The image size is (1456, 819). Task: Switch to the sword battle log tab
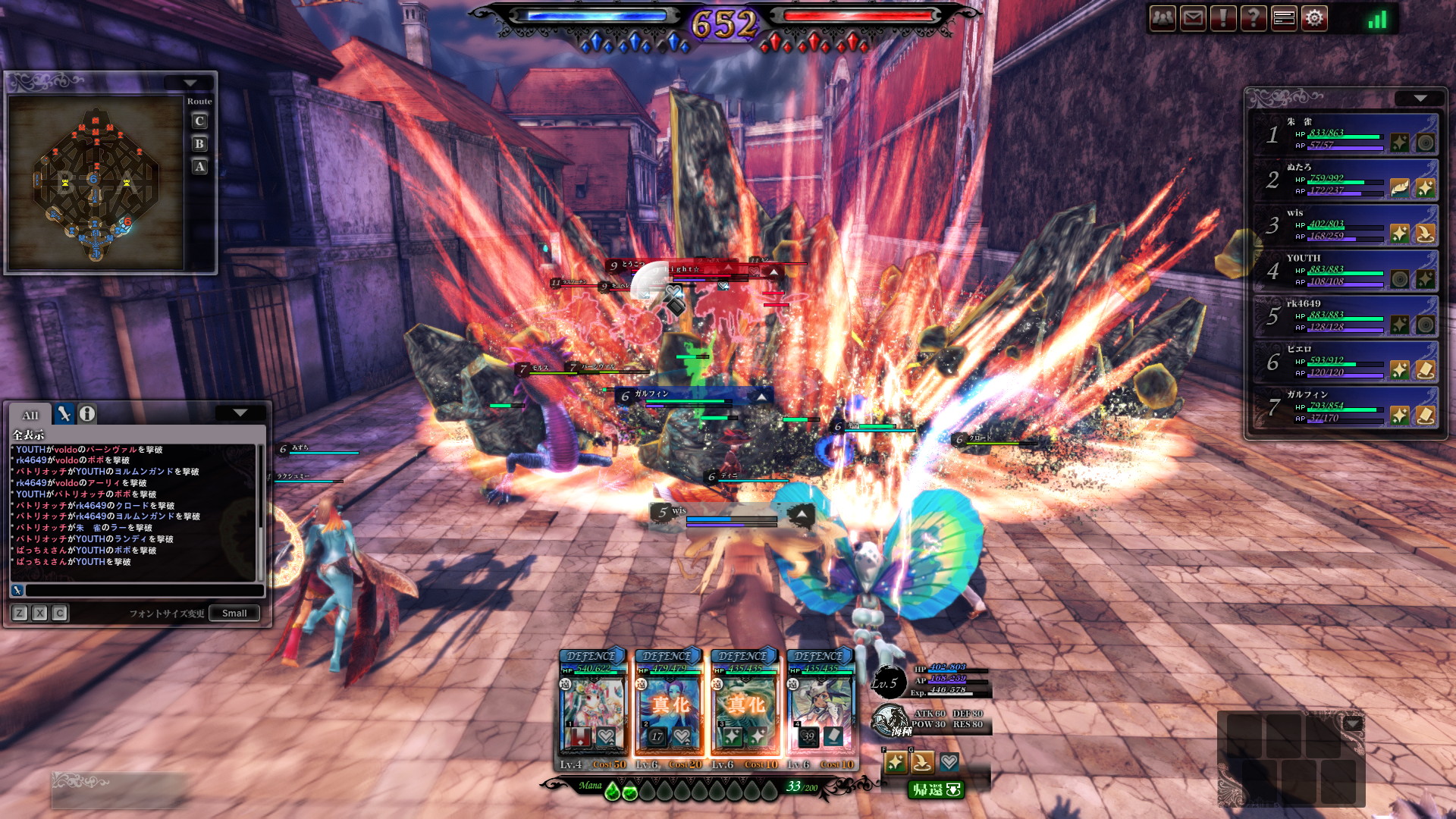[x=64, y=414]
